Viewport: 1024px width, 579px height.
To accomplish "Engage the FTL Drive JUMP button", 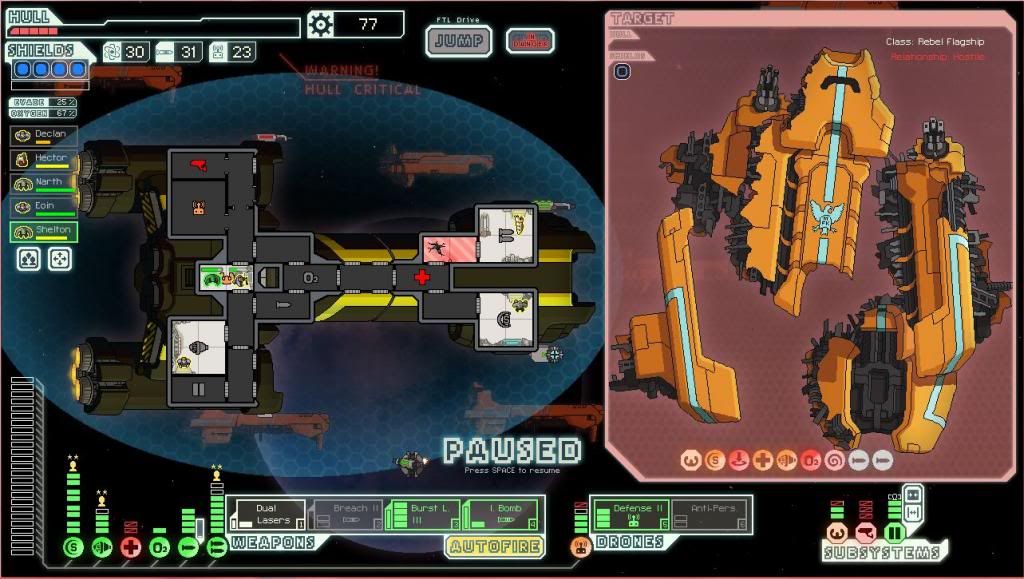I will (459, 41).
